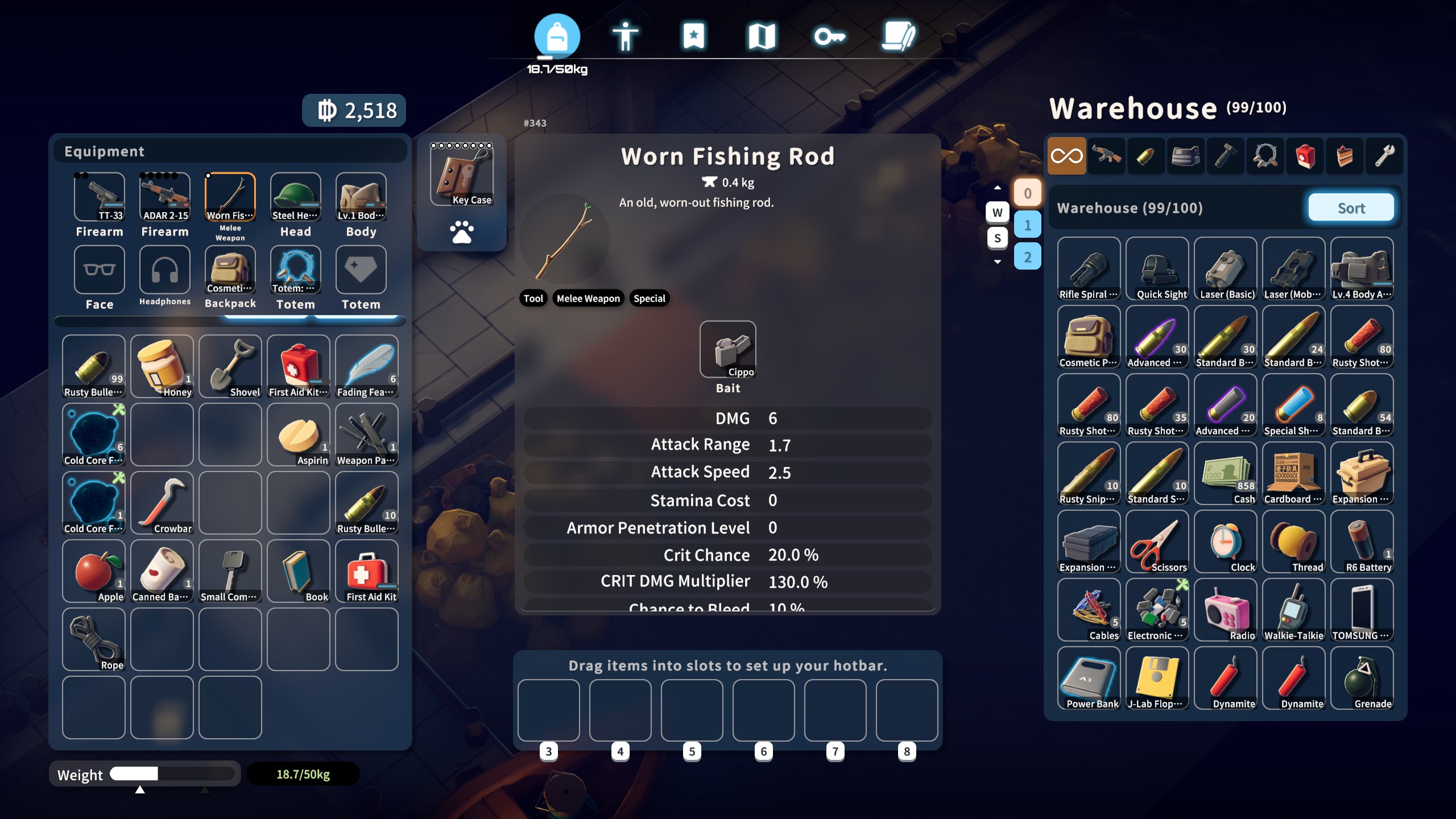The height and width of the screenshot is (819, 1456).
Task: Open the key icon in the top bar
Action: tap(832, 35)
